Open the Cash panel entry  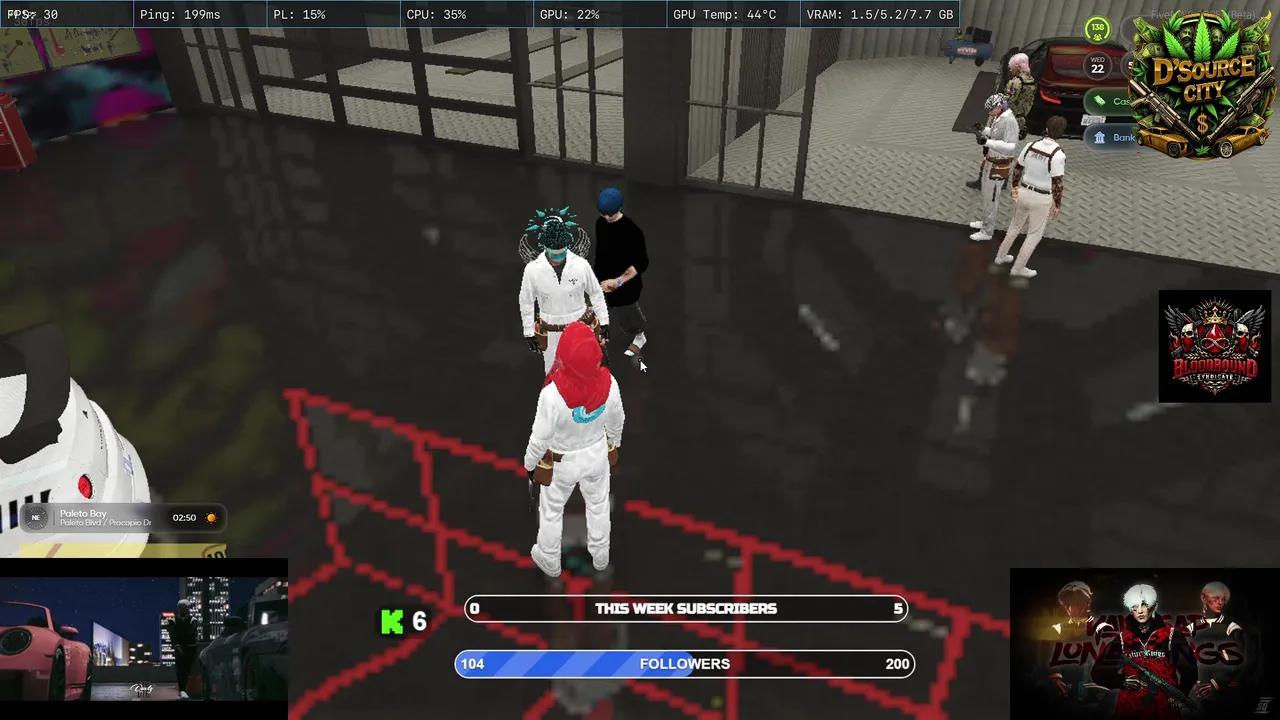(x=1120, y=100)
